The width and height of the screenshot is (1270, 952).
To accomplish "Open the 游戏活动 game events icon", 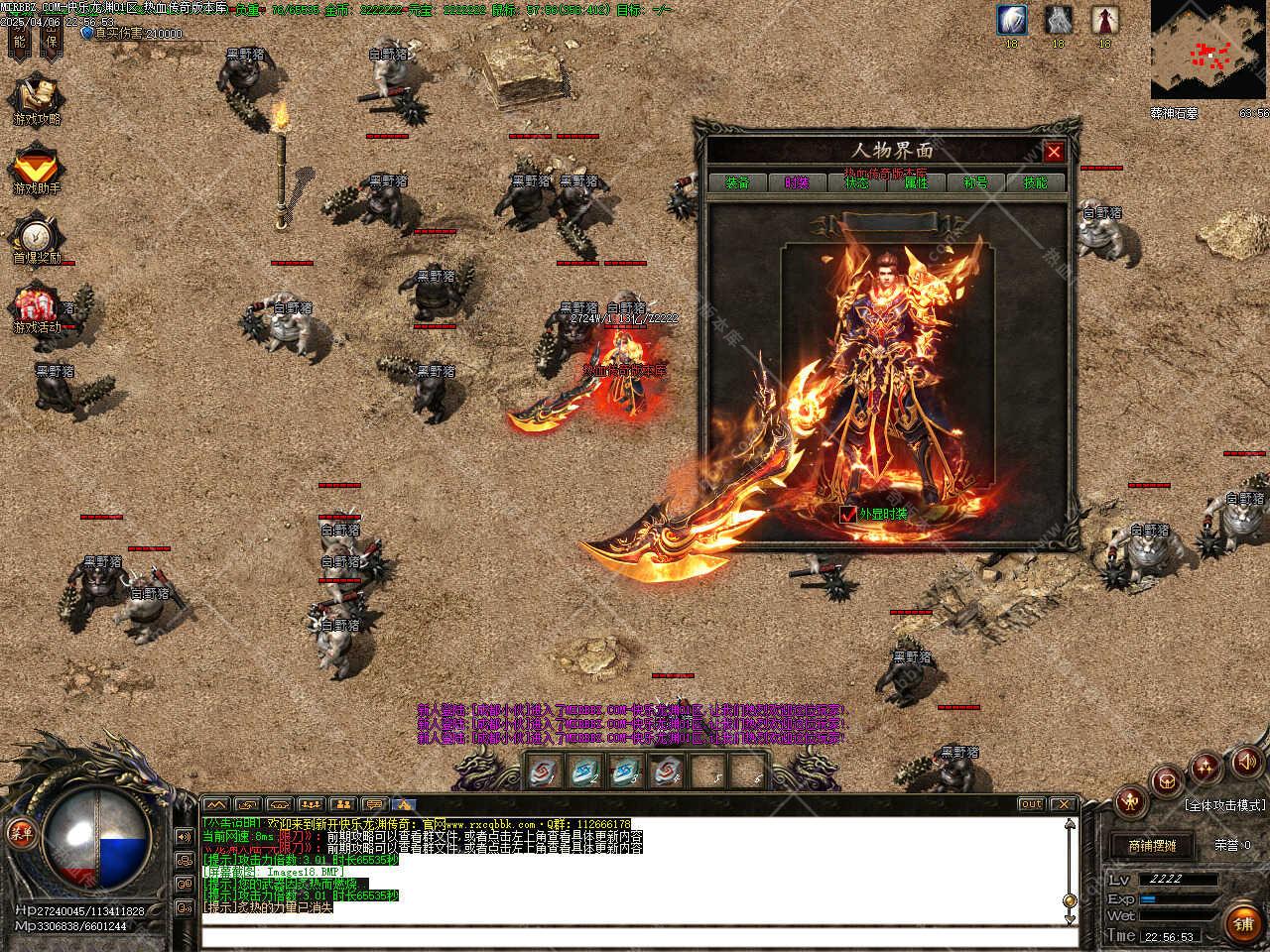I will [x=37, y=307].
